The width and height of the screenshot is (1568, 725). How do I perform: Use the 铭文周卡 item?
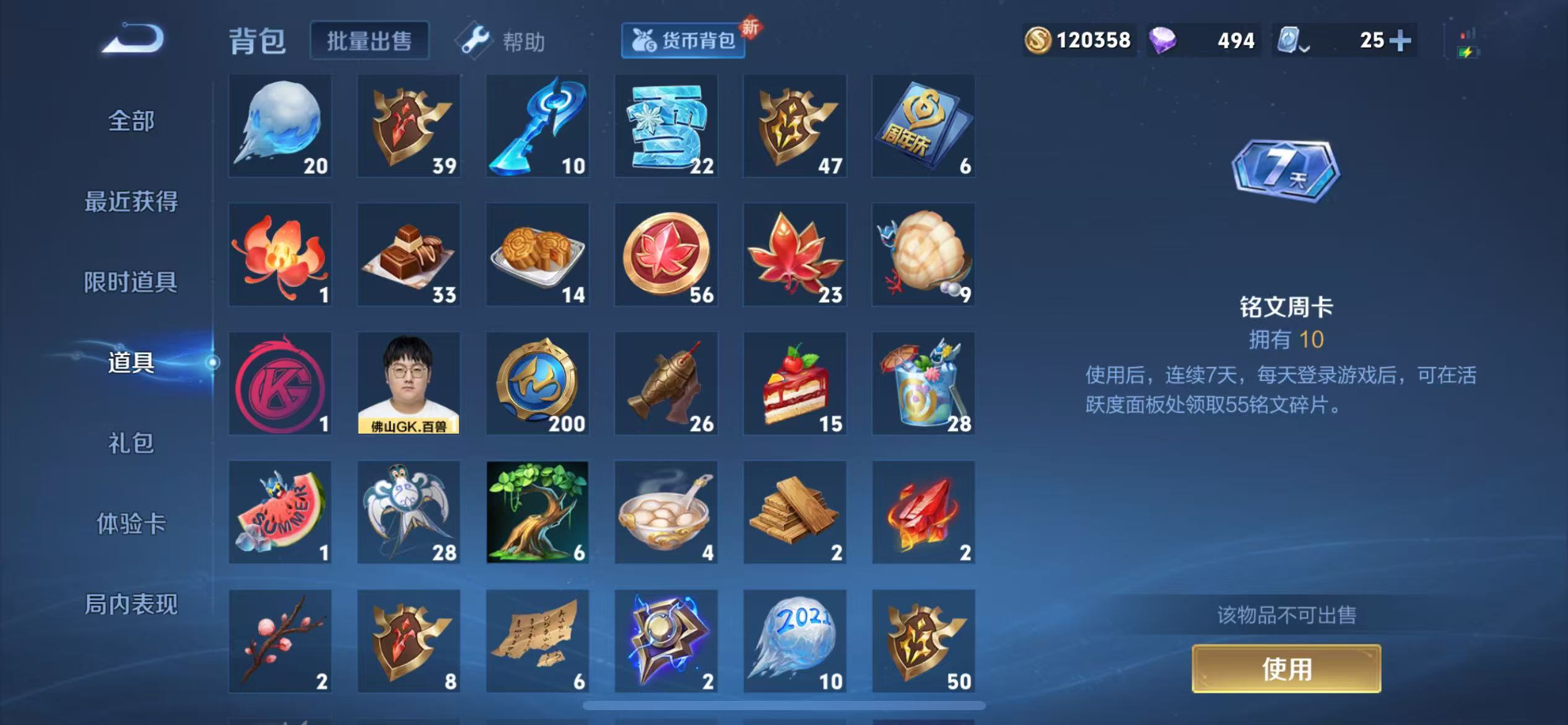1286,669
